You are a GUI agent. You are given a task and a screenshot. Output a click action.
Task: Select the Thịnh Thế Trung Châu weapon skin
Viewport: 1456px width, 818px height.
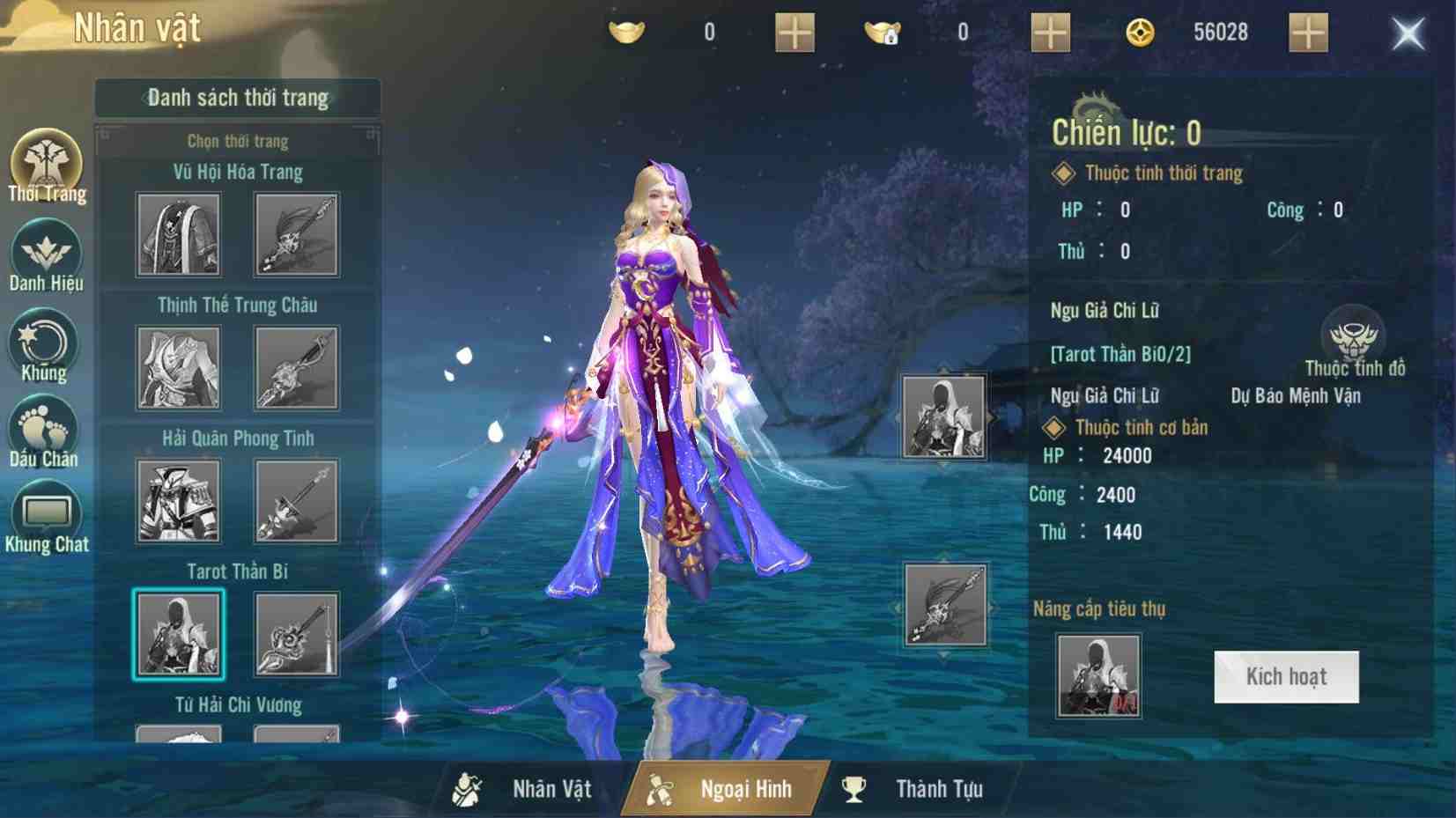point(297,368)
